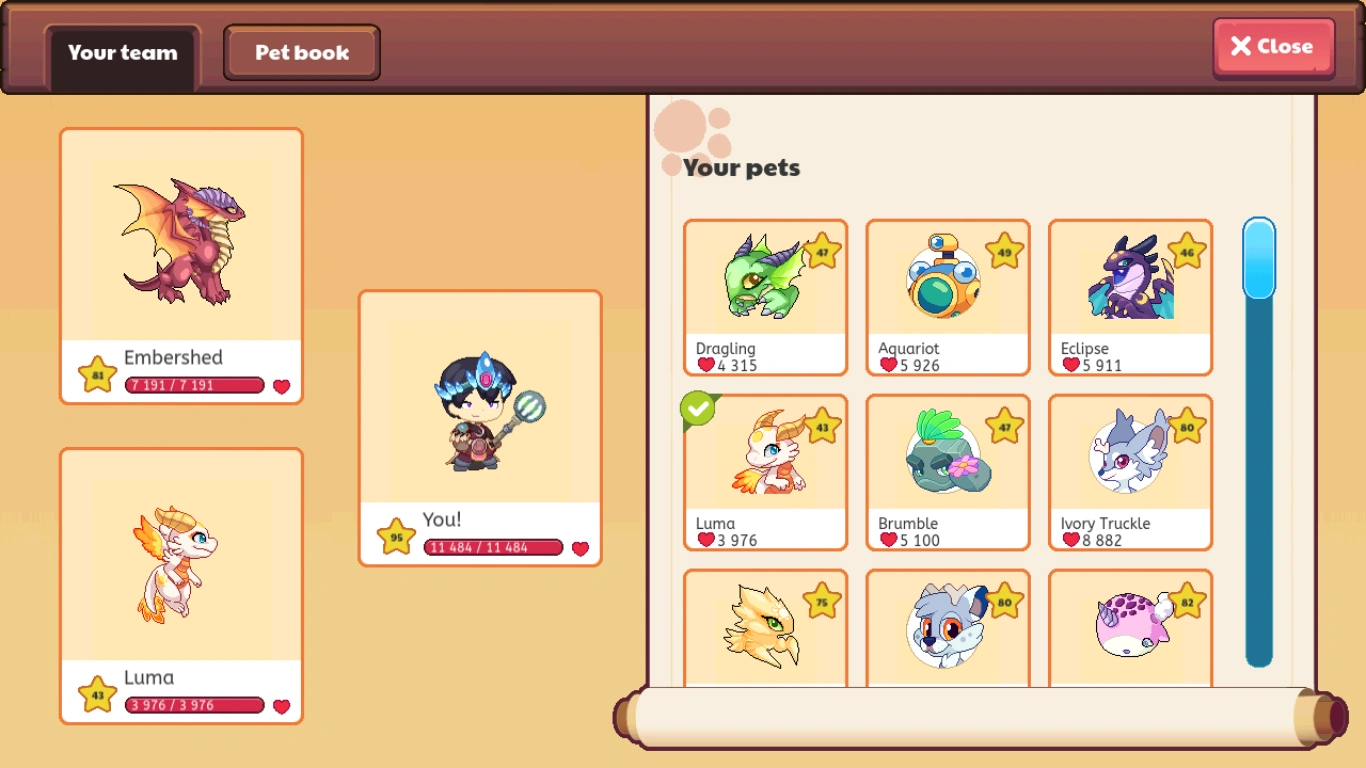Click the player's health bar showing 11484

(x=492, y=547)
